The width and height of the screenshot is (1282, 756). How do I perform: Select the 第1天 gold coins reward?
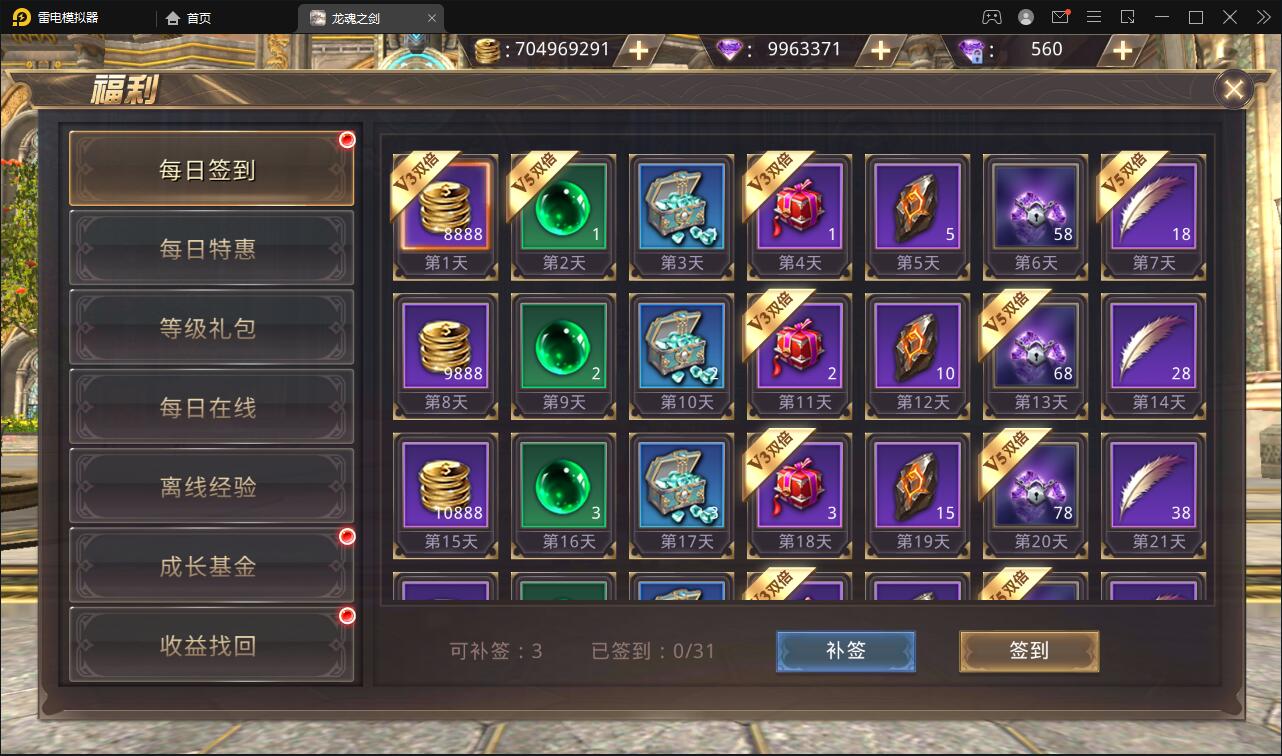(445, 207)
